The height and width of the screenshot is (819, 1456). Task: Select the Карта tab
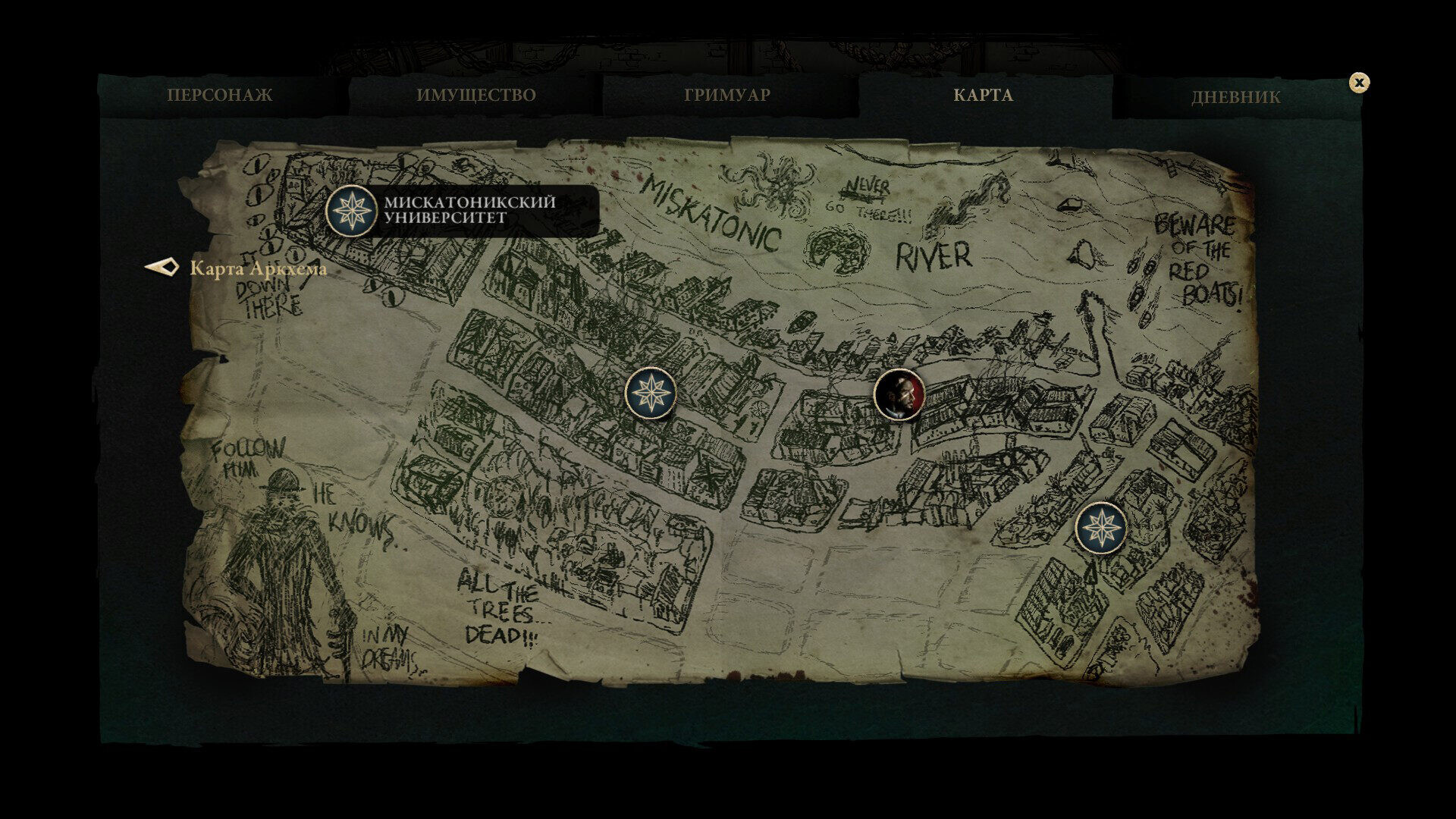[x=983, y=96]
